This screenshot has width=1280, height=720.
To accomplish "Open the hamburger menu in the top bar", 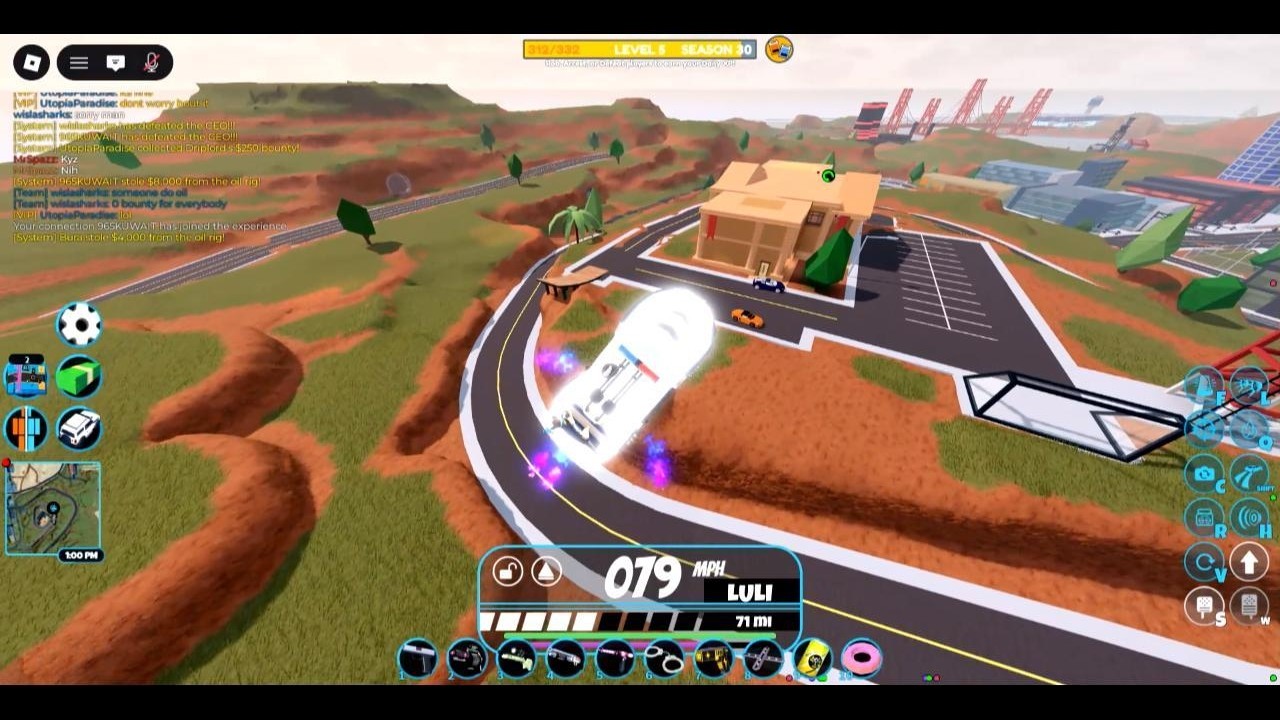I will tap(79, 63).
